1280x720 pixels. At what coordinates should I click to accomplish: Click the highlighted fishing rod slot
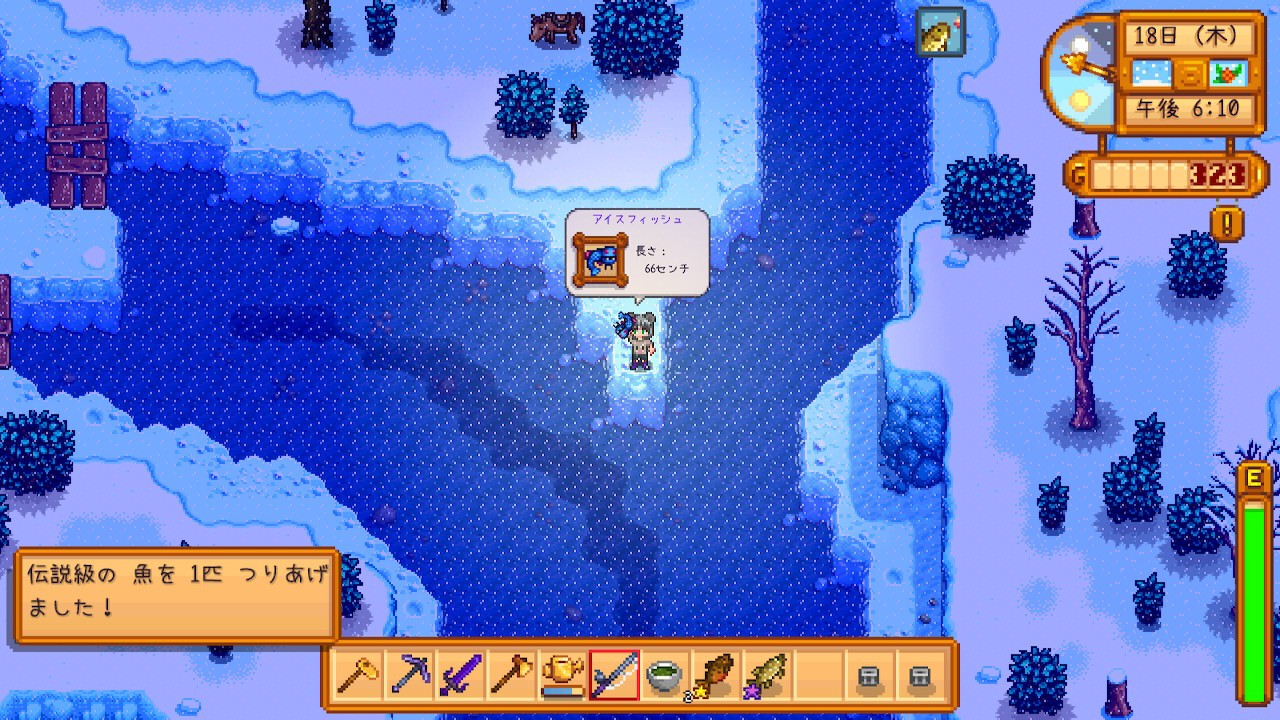point(614,676)
